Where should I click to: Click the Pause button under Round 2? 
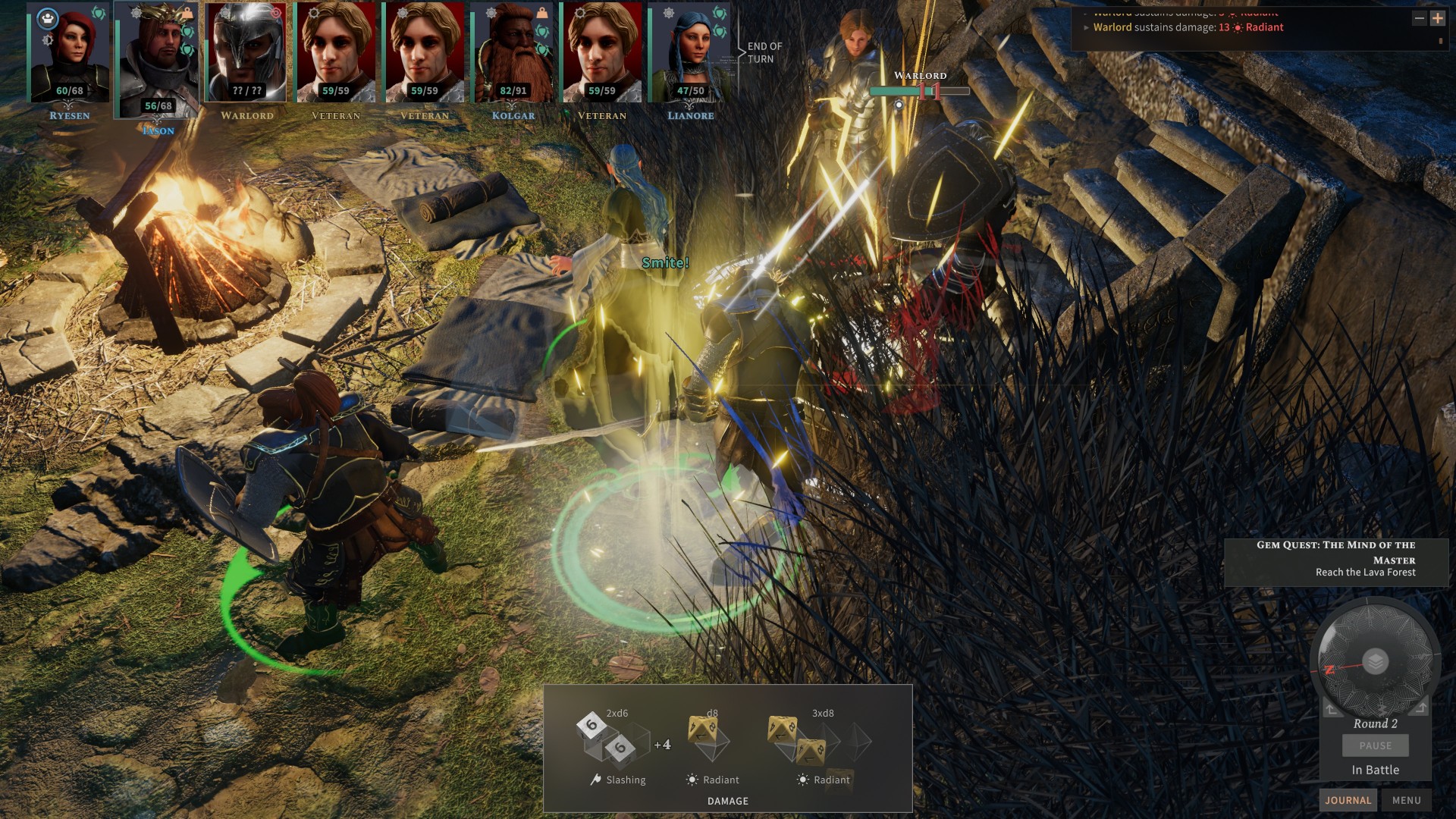1375,745
